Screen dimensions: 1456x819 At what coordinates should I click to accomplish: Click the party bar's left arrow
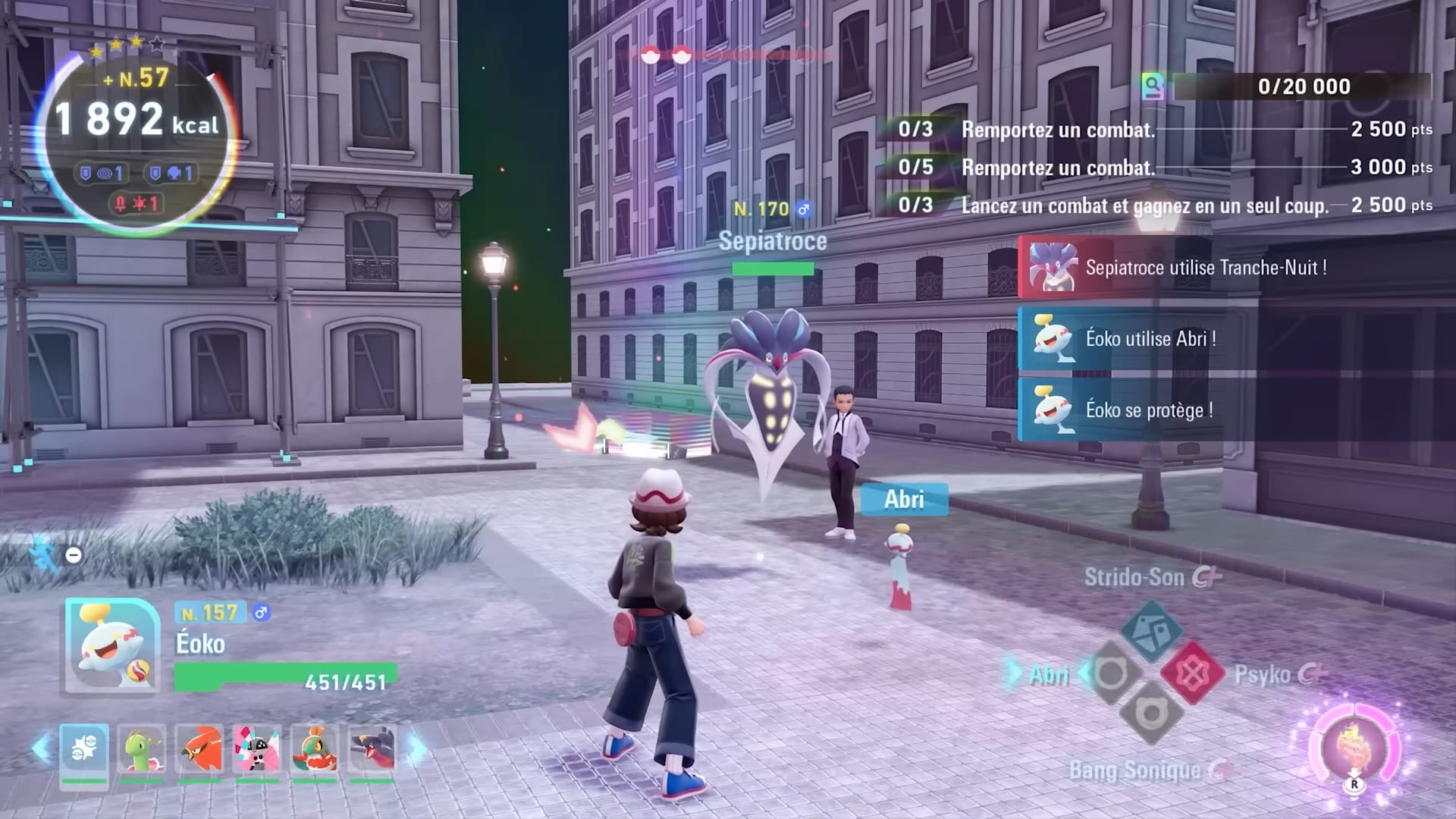coord(41,749)
